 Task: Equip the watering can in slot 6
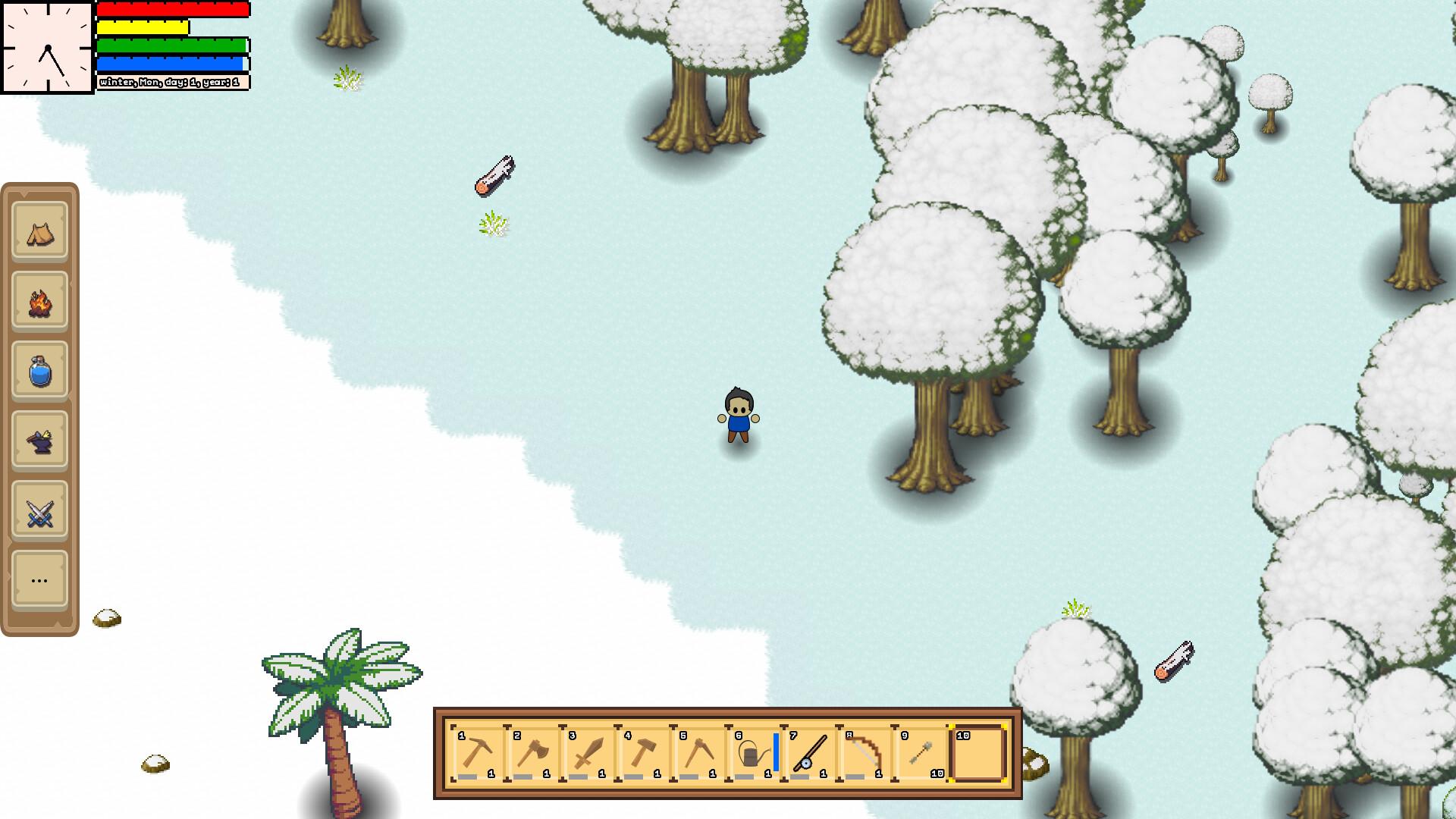pyautogui.click(x=755, y=753)
